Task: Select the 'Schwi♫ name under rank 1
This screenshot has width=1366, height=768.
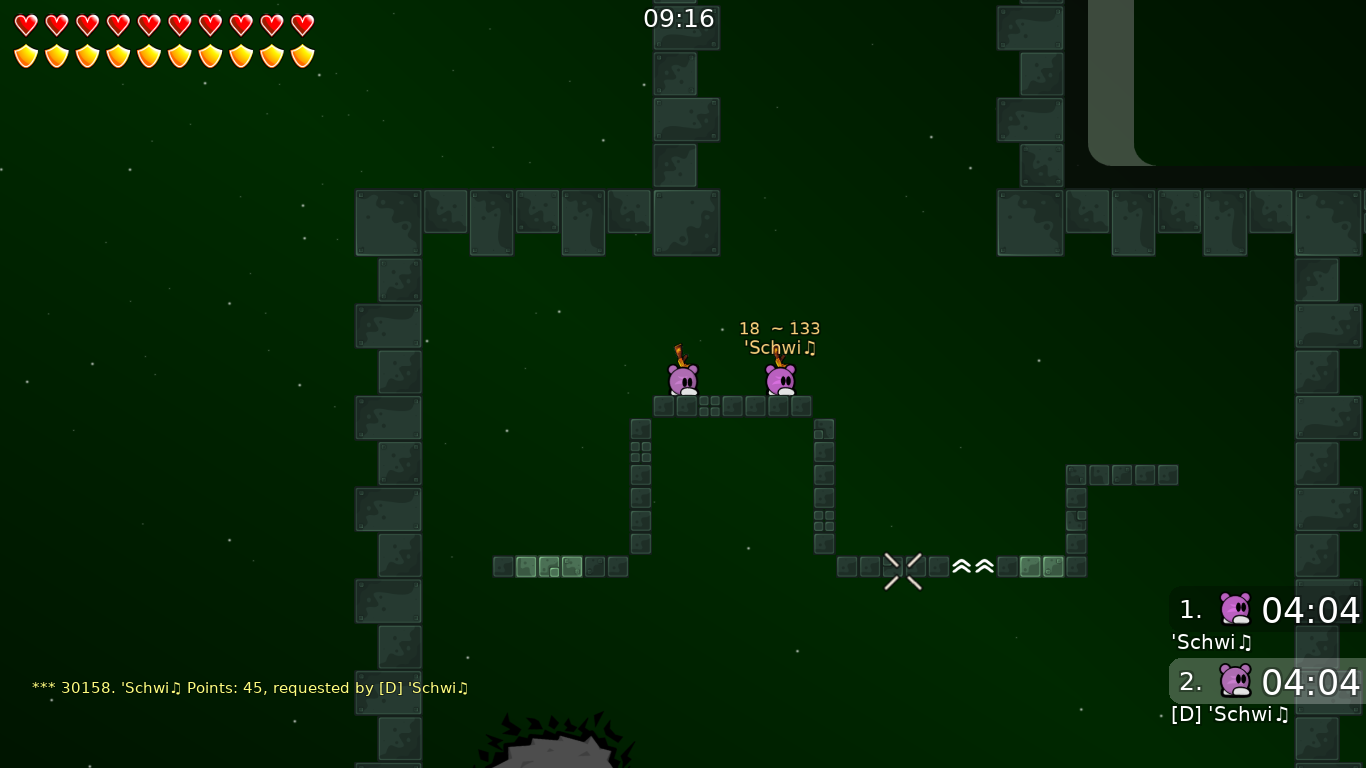Action: click(x=1212, y=642)
